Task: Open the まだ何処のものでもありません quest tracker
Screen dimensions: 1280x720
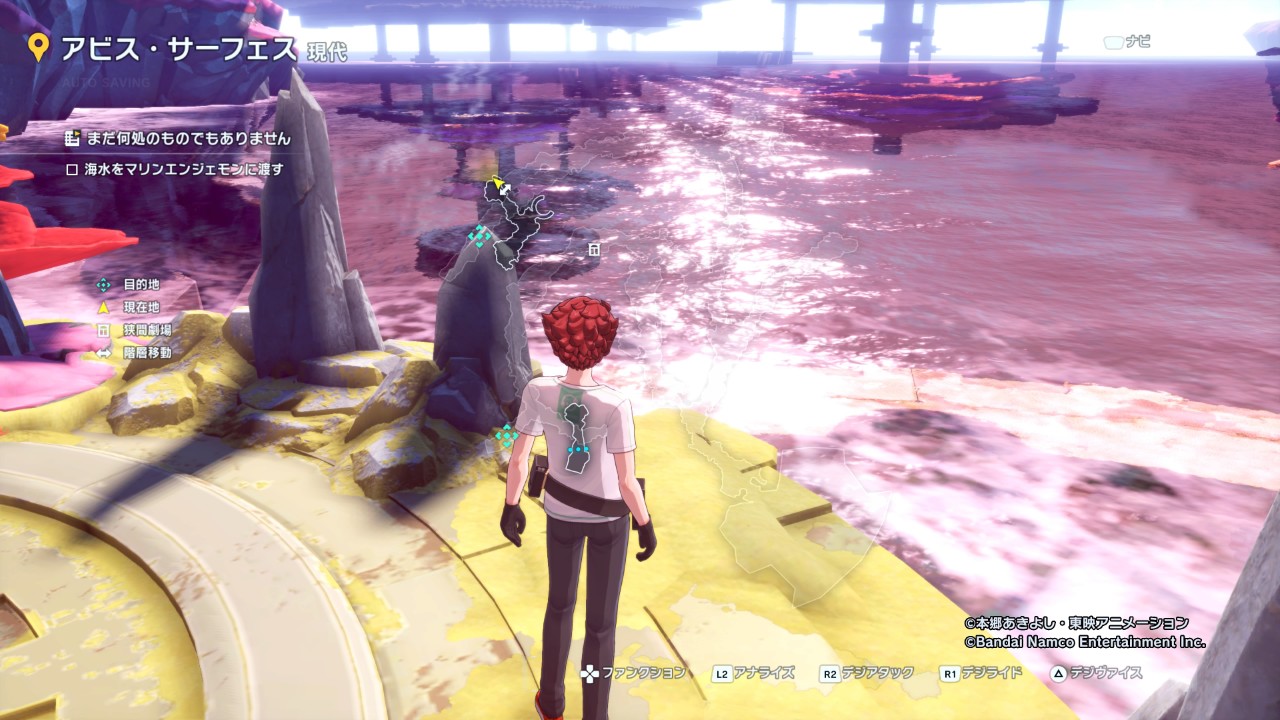Action: pyautogui.click(x=187, y=139)
